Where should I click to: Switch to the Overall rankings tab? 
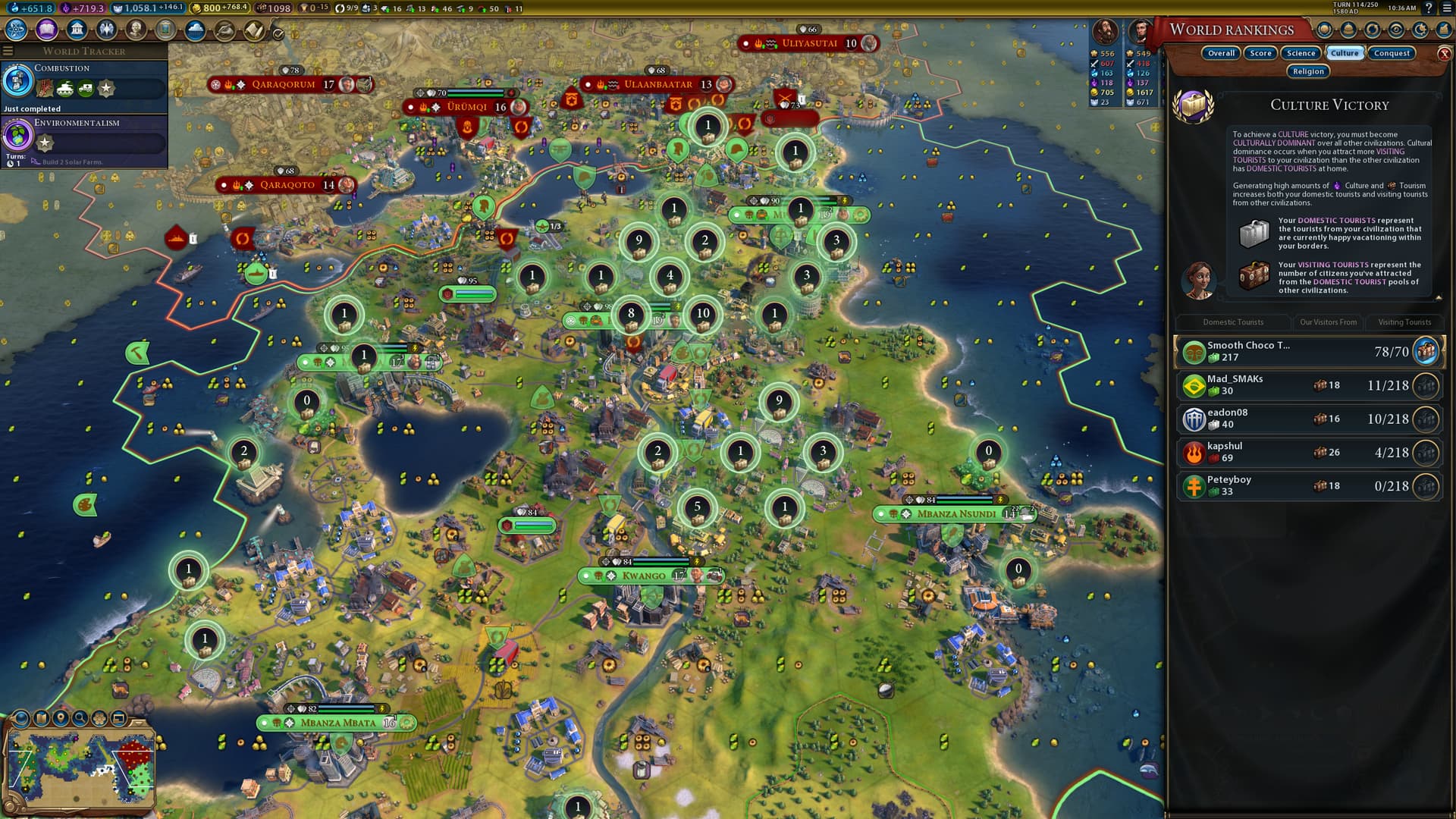coord(1221,53)
